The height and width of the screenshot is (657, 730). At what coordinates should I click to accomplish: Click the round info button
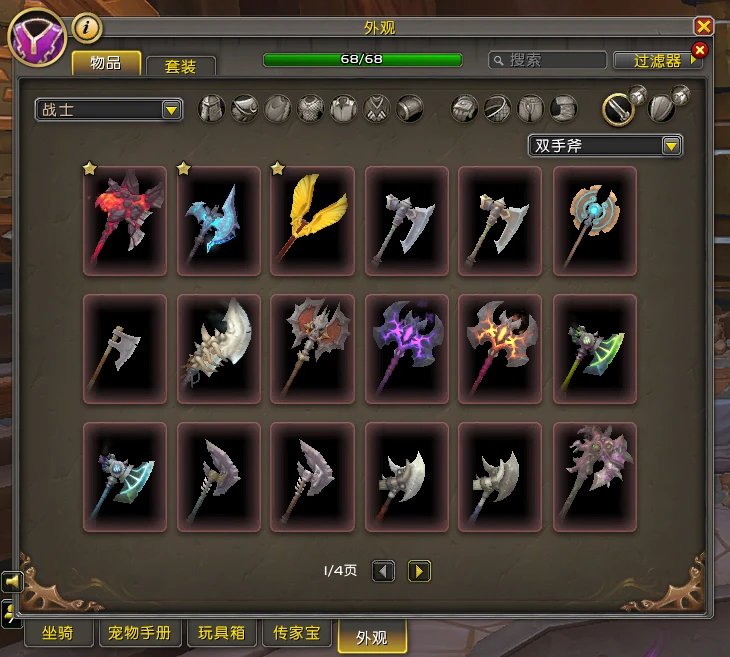87,27
